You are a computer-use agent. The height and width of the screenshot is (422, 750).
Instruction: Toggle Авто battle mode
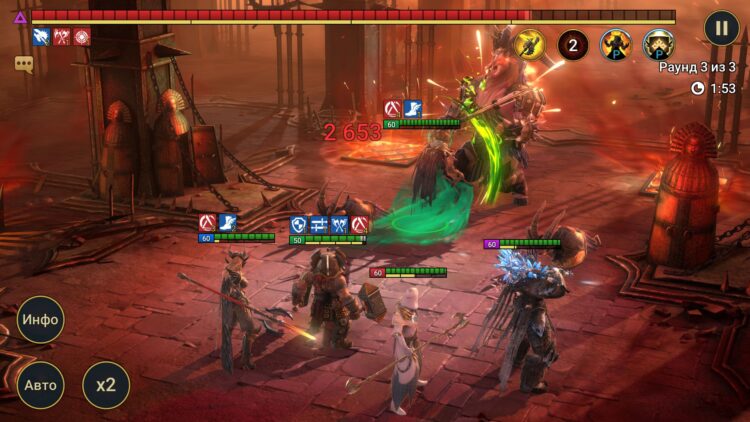pyautogui.click(x=40, y=385)
